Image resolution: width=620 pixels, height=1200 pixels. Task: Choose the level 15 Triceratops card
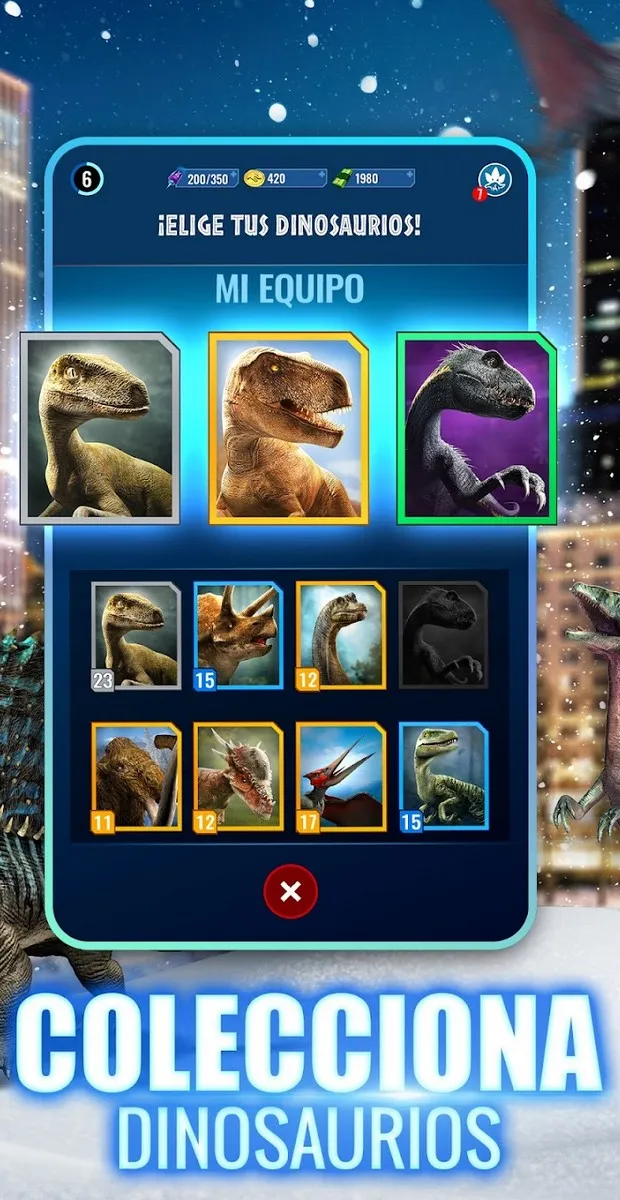pos(238,635)
